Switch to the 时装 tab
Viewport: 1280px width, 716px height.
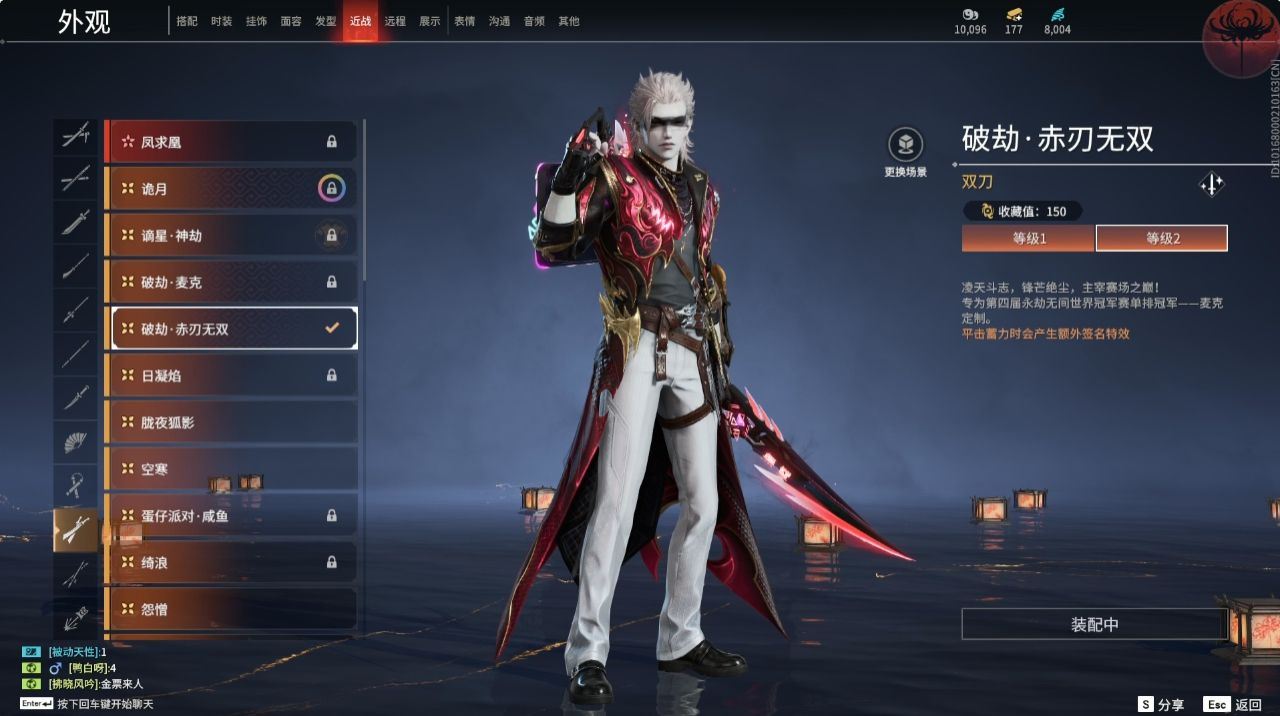click(221, 21)
